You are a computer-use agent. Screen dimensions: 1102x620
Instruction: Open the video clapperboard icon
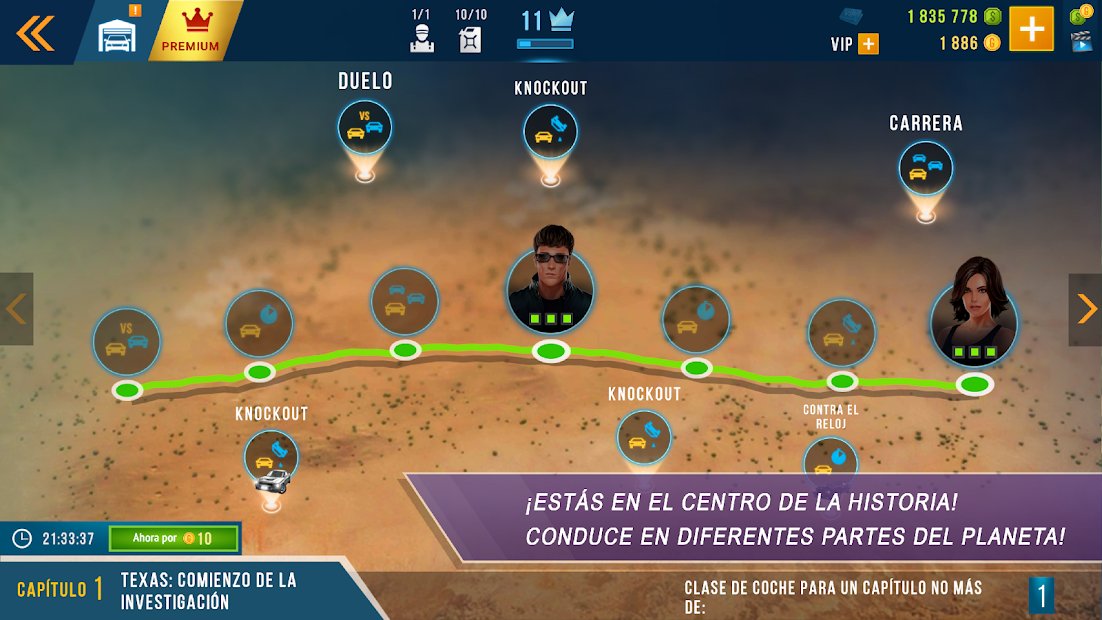pyautogui.click(x=1080, y=41)
